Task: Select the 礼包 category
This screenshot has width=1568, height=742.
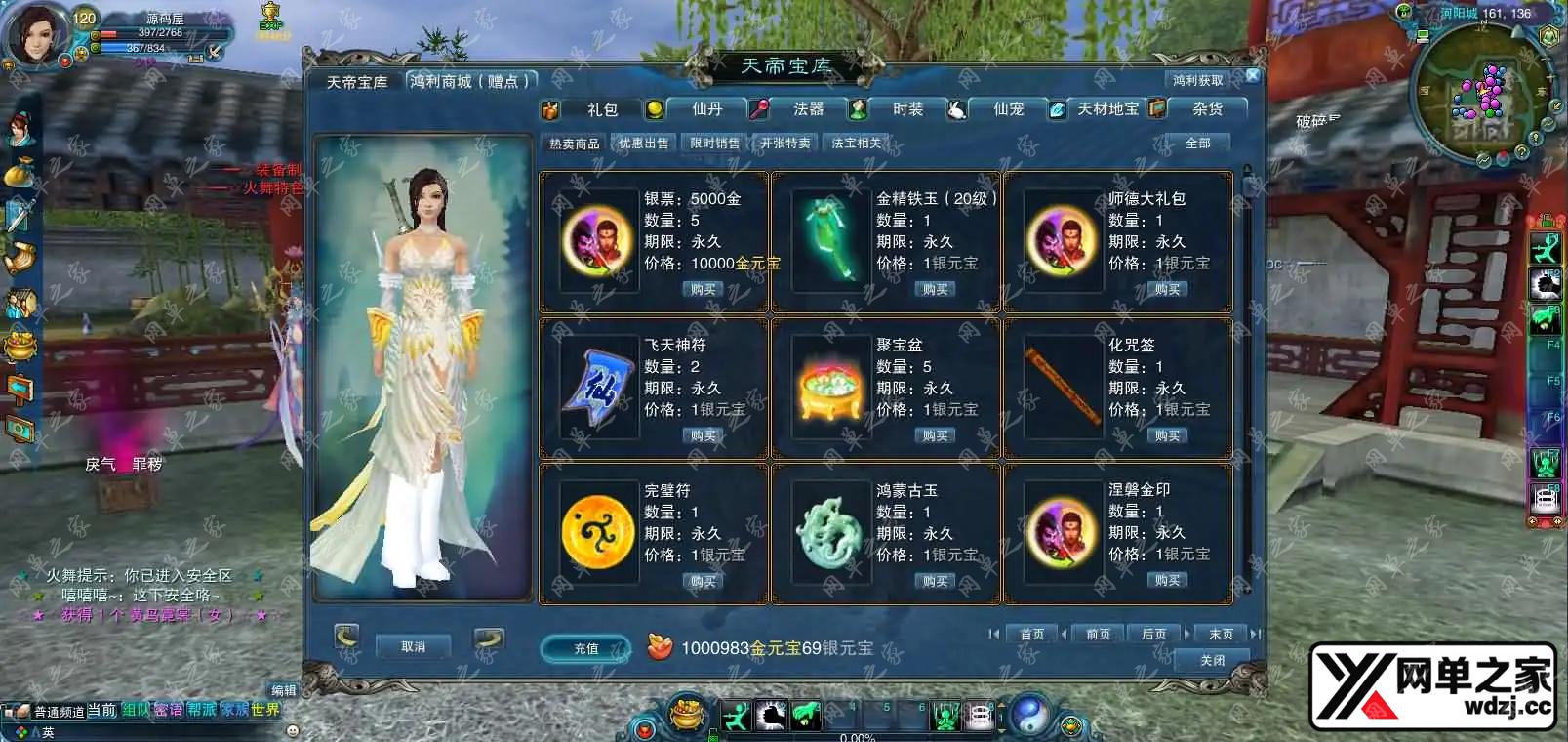Action: 602,109
